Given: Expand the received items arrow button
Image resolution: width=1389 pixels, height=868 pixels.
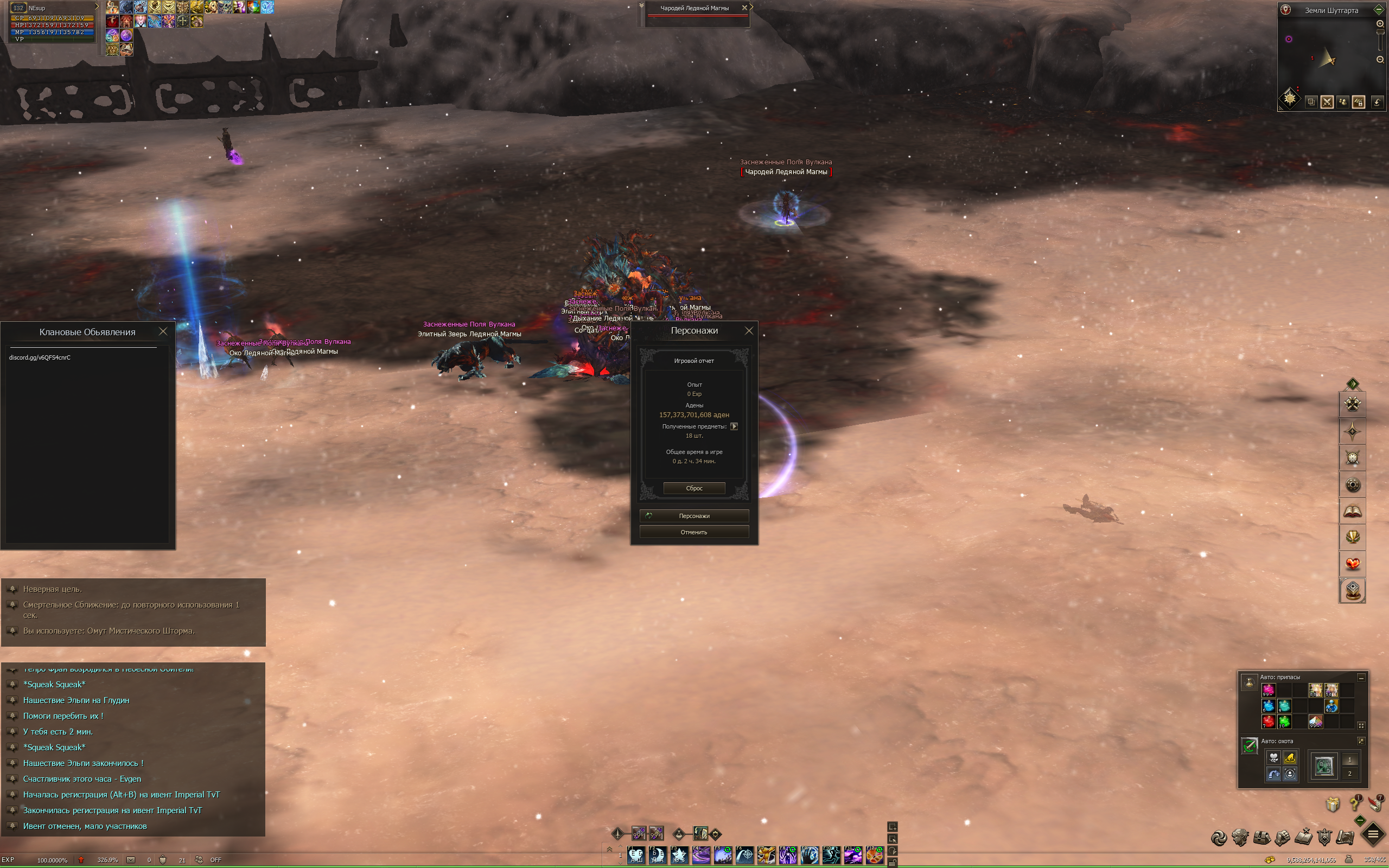Looking at the screenshot, I should click(734, 426).
